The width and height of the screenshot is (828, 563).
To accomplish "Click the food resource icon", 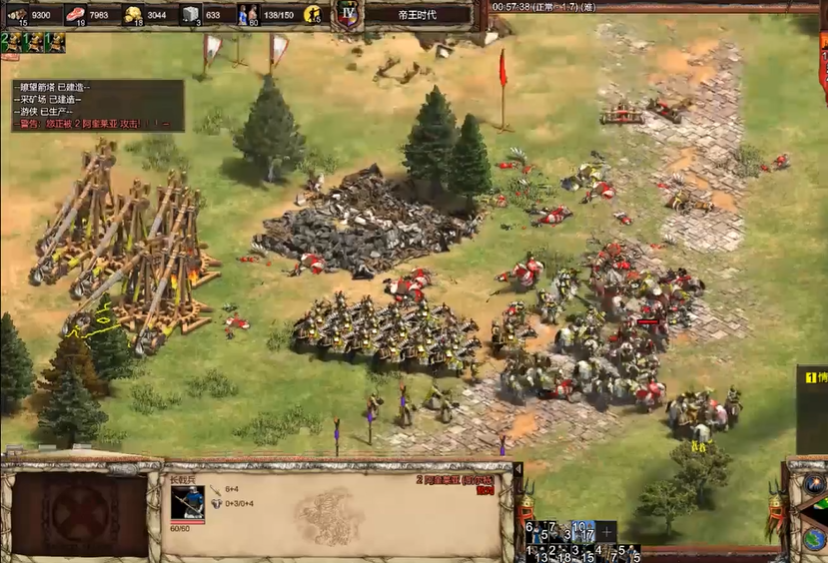I will (x=76, y=14).
